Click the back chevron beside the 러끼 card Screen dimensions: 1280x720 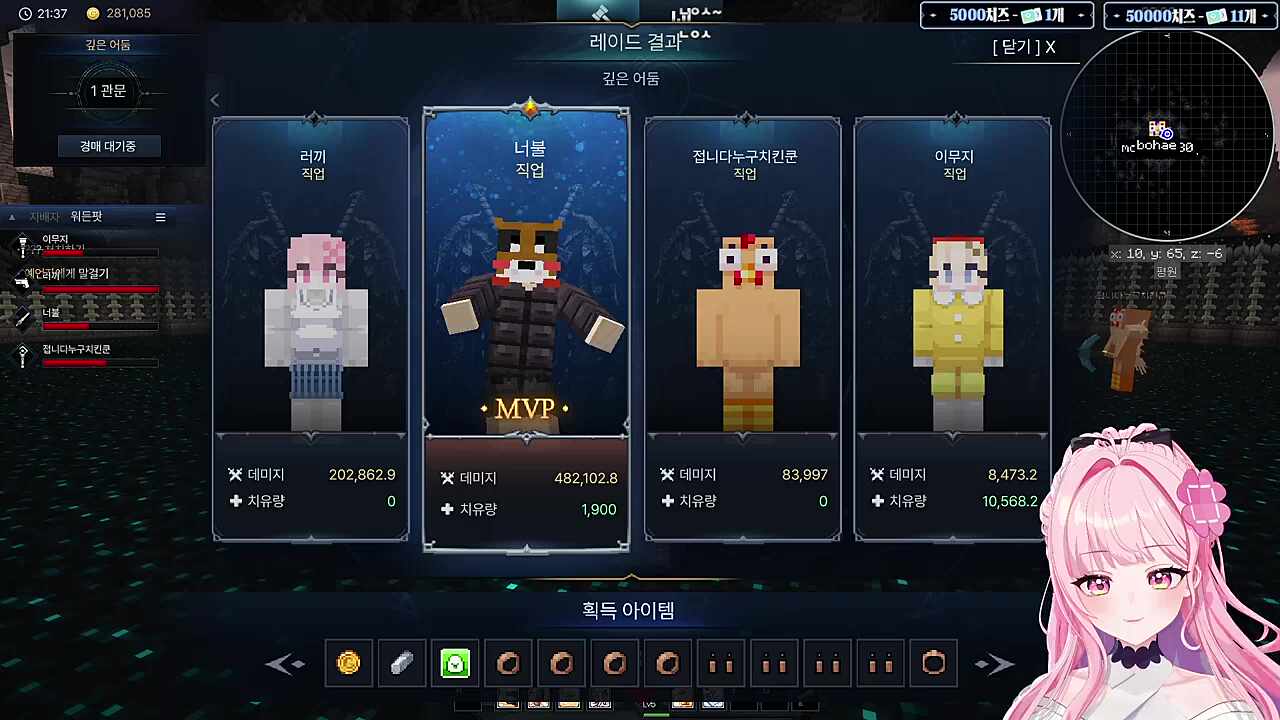[x=214, y=100]
